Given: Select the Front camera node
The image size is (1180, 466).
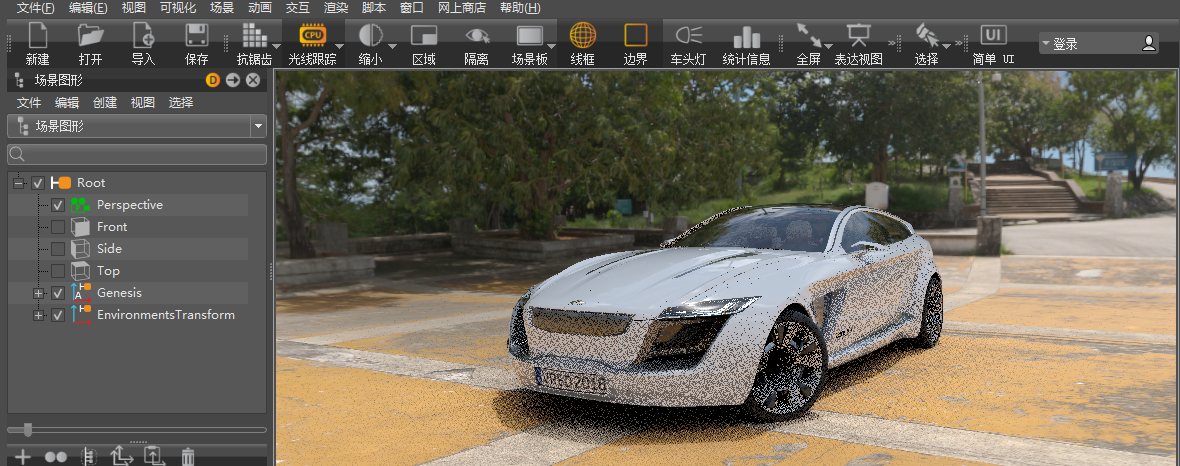Looking at the screenshot, I should [112, 227].
